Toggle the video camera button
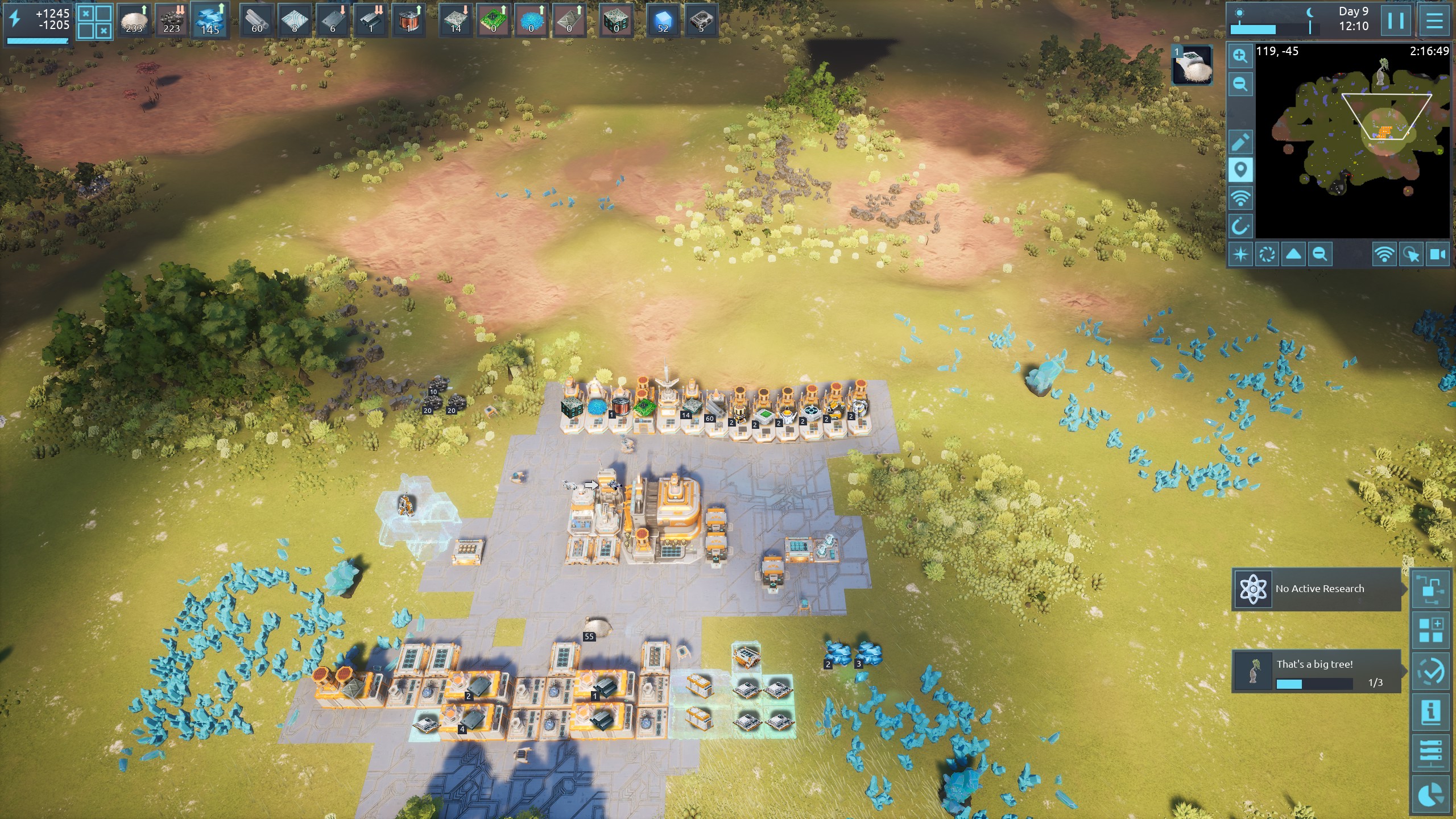 coord(1438,254)
